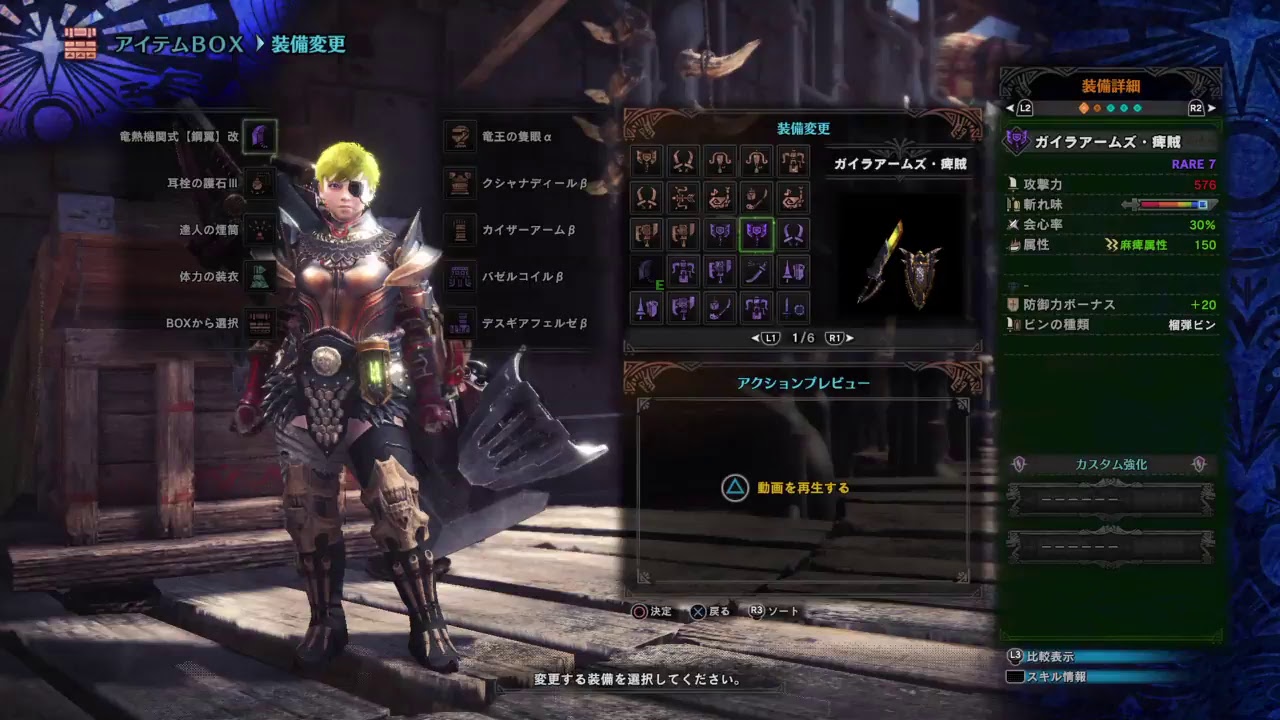Screen dimensions: 1280x720
Task: Click the R1 arrow to advance weapon pages
Action: [x=834, y=338]
